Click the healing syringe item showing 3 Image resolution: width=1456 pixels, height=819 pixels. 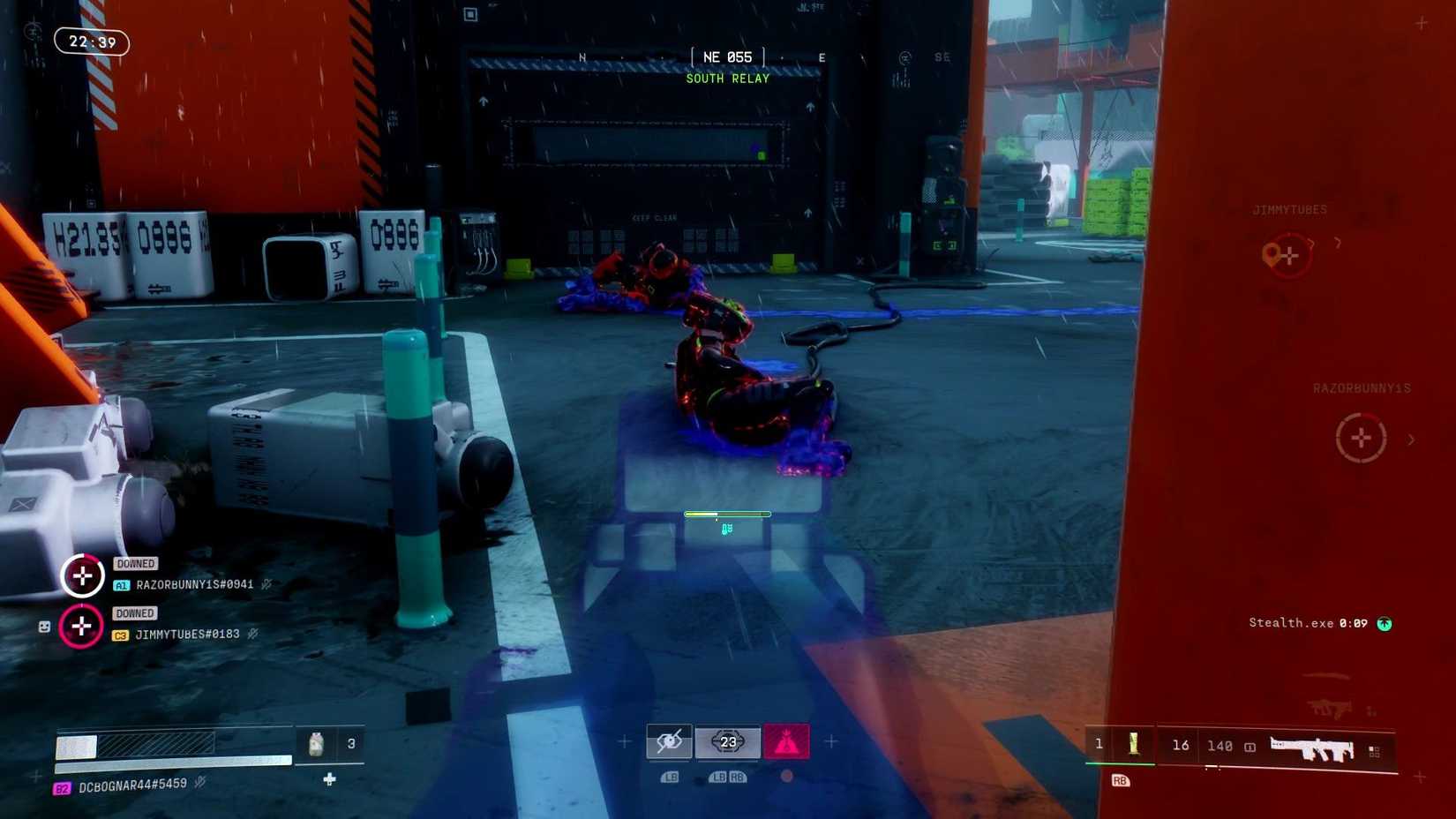318,744
